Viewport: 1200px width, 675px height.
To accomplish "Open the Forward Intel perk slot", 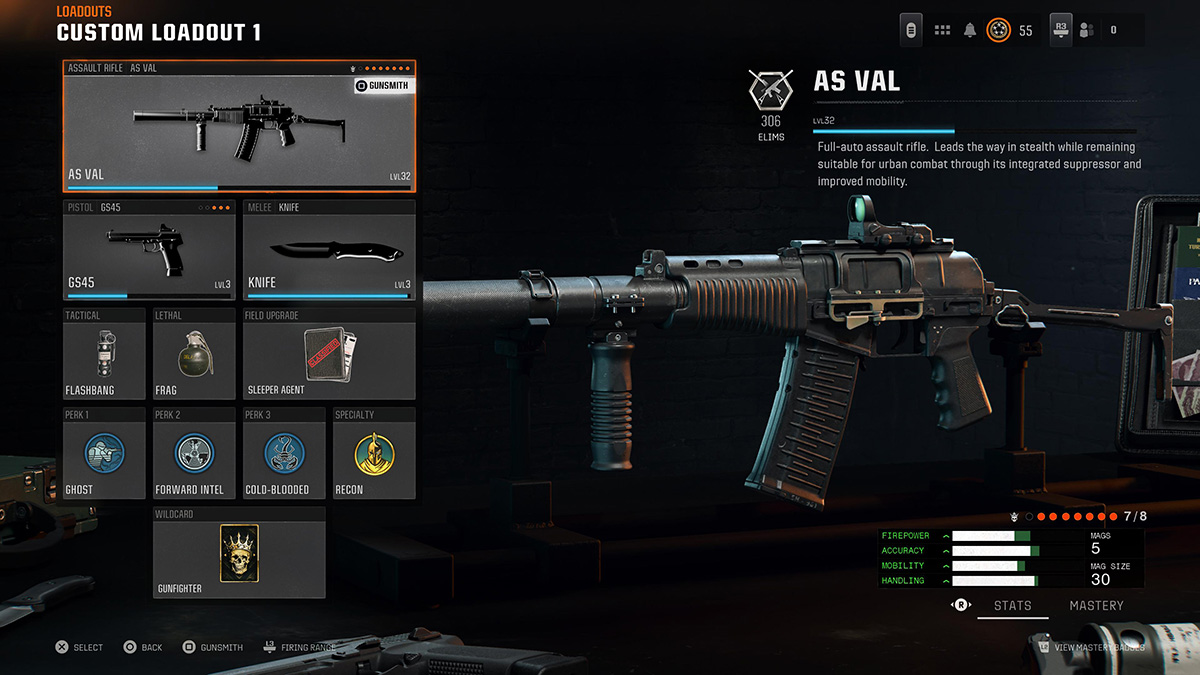I will pos(193,453).
